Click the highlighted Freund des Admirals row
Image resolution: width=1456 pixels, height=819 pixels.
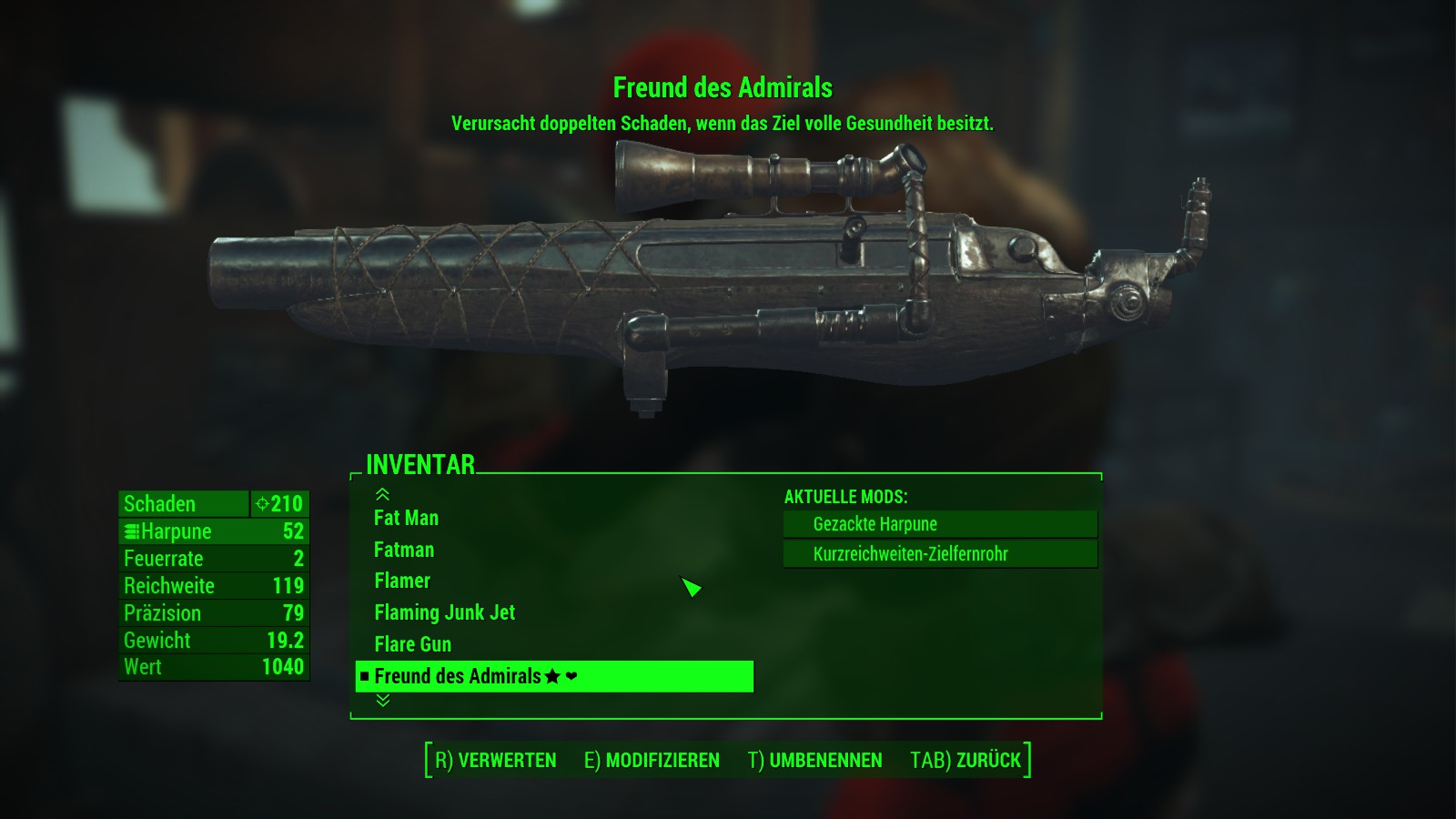tap(553, 676)
